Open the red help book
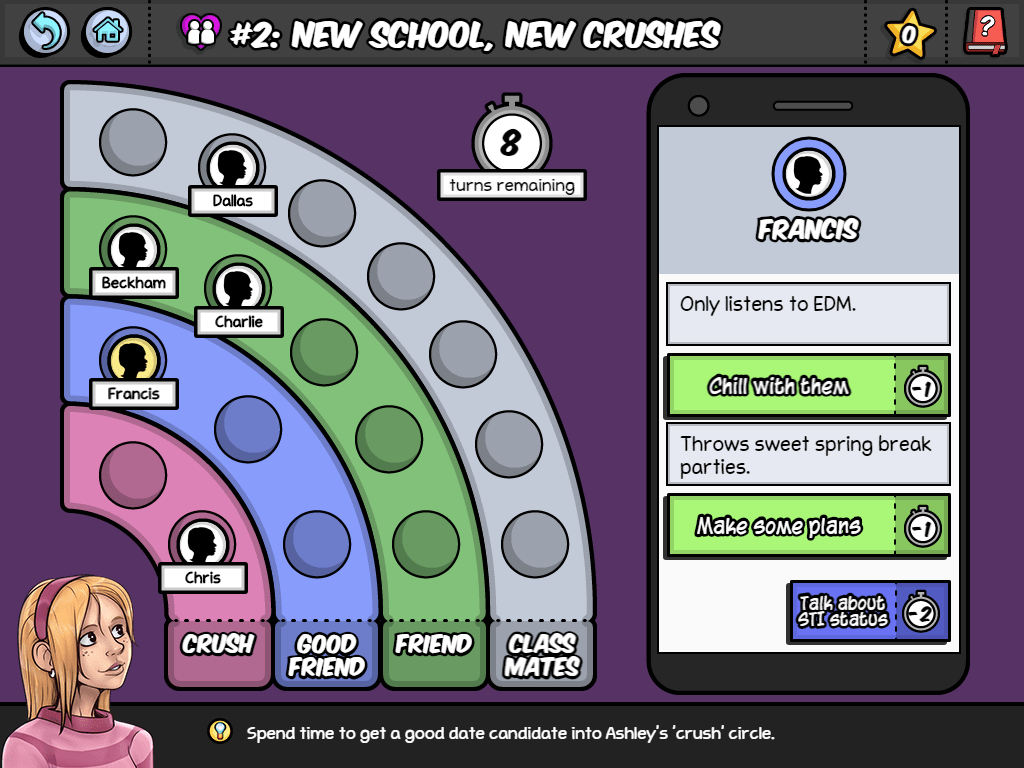The image size is (1024, 768). pos(985,32)
